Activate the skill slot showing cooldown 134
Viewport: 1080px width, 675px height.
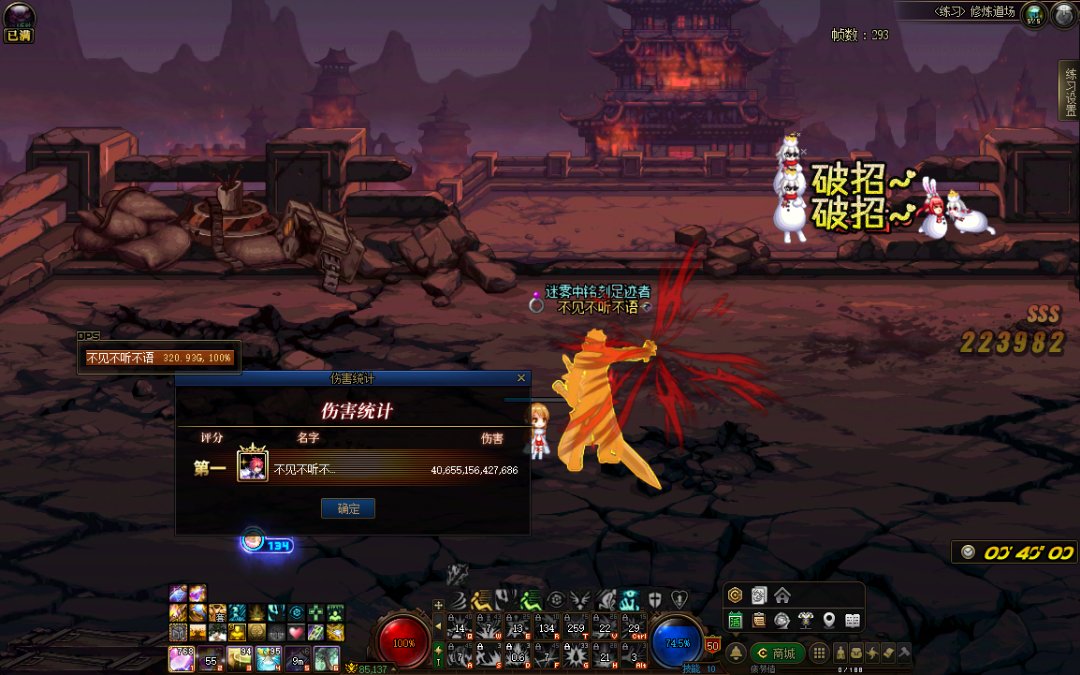tap(545, 626)
